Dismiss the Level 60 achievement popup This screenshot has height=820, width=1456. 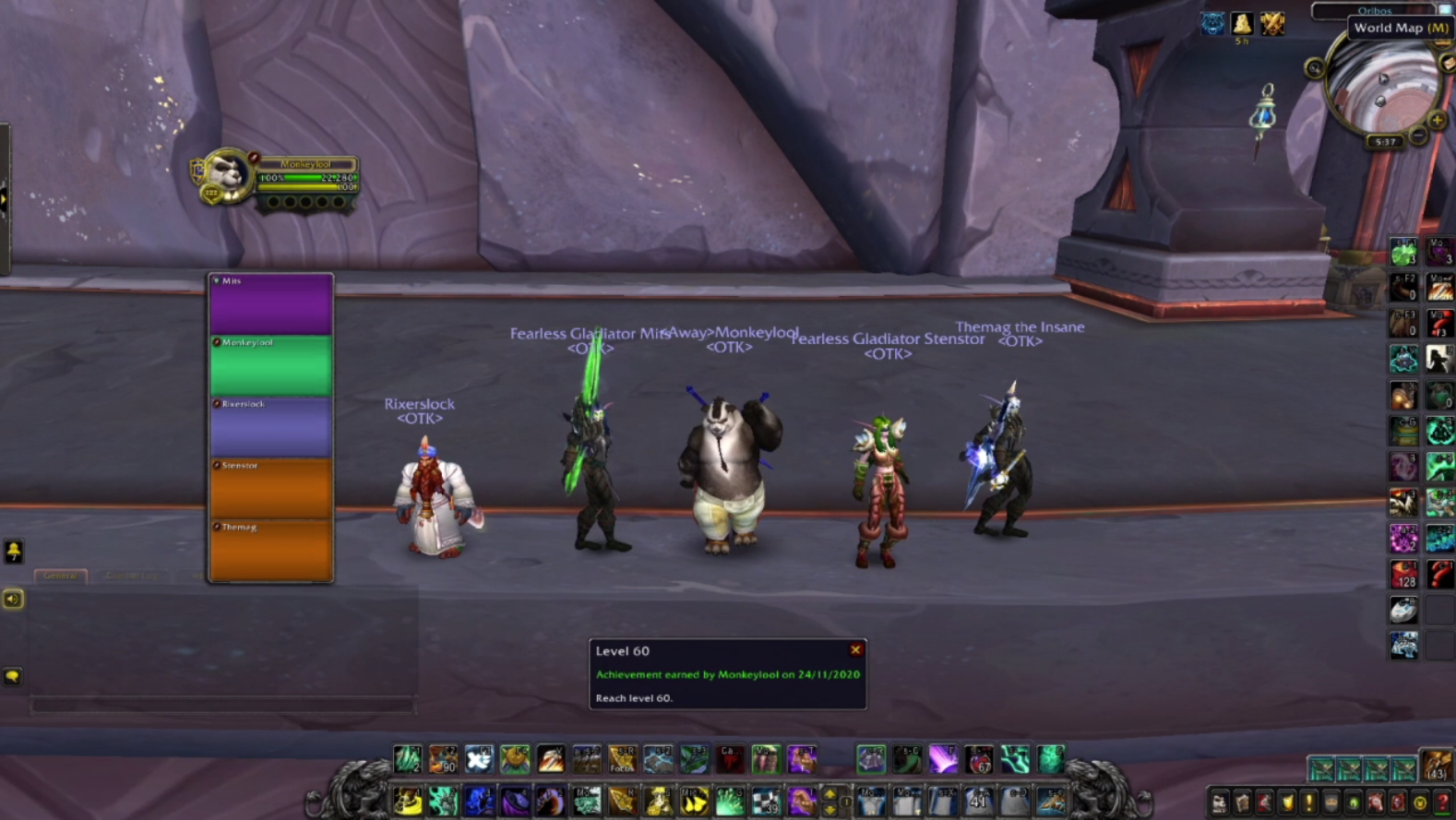(x=854, y=650)
